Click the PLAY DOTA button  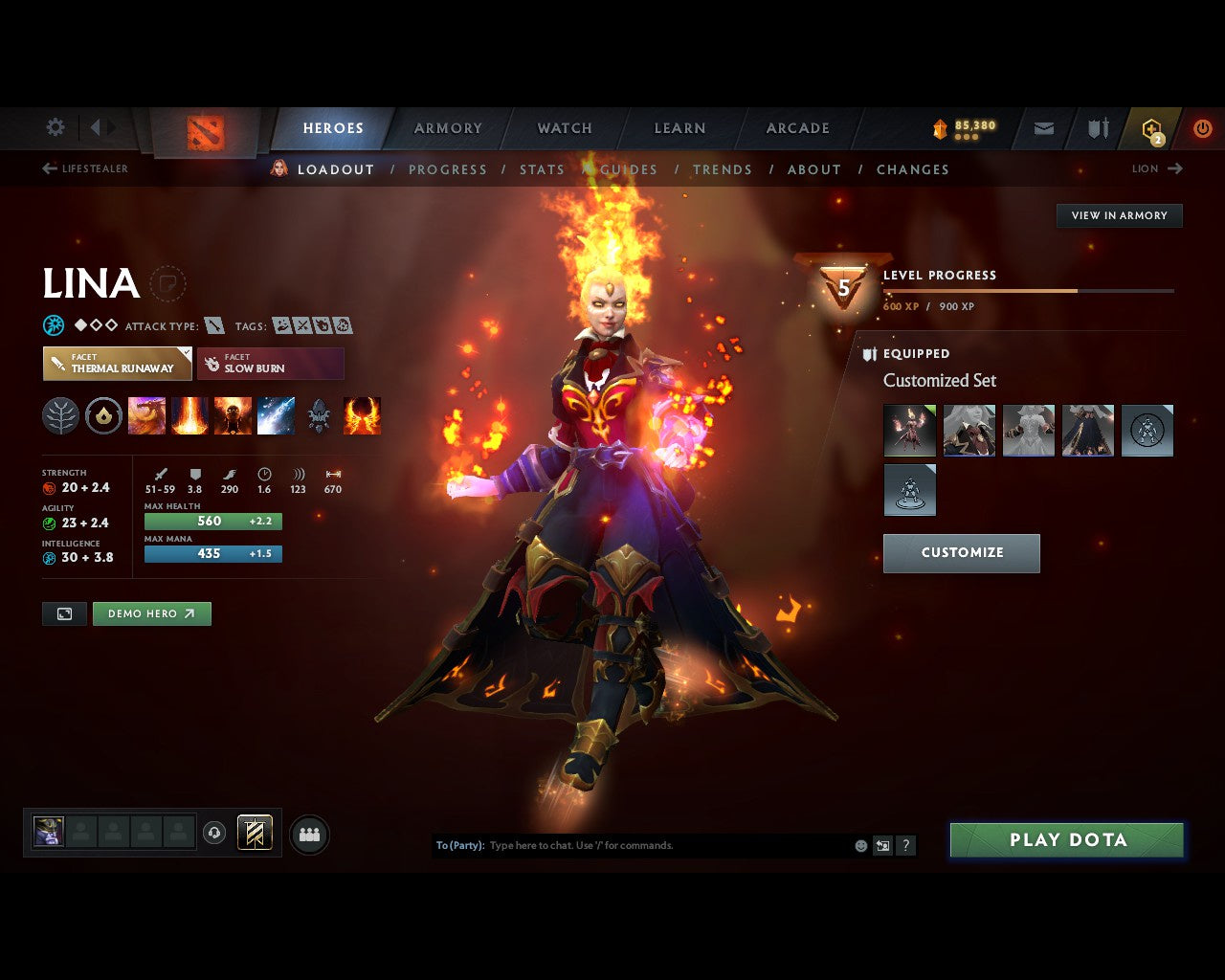pos(1066,839)
